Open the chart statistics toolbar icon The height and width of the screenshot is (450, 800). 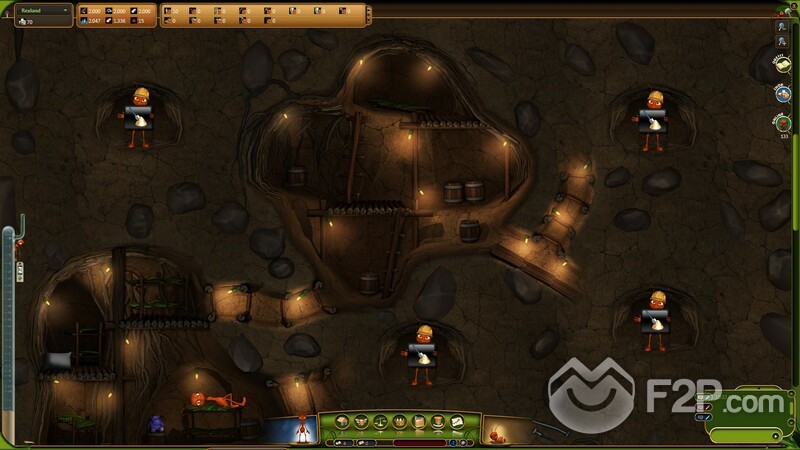click(x=457, y=420)
